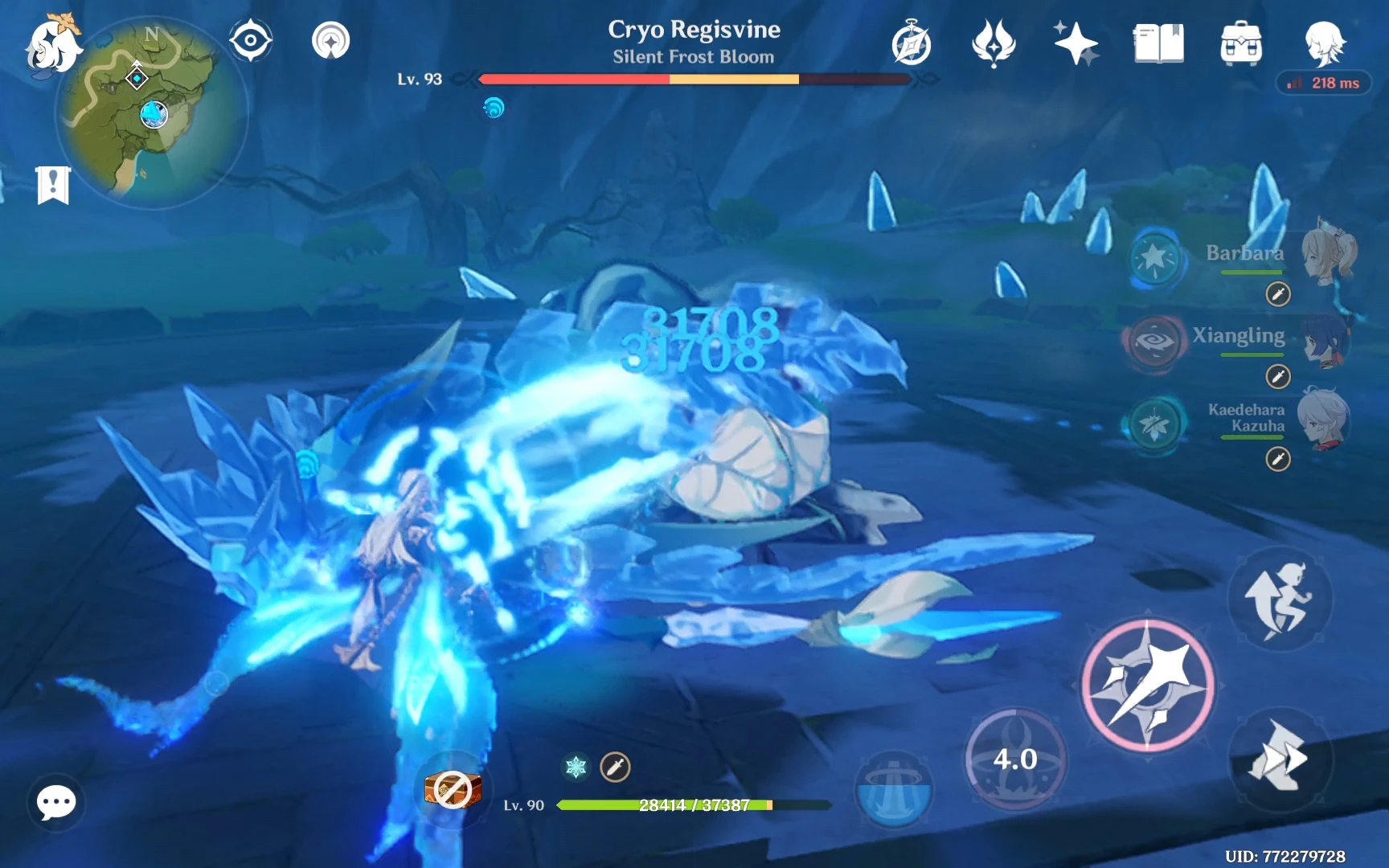The width and height of the screenshot is (1389, 868).
Task: Open the Adventurer Handbook book icon
Action: pyautogui.click(x=1158, y=44)
